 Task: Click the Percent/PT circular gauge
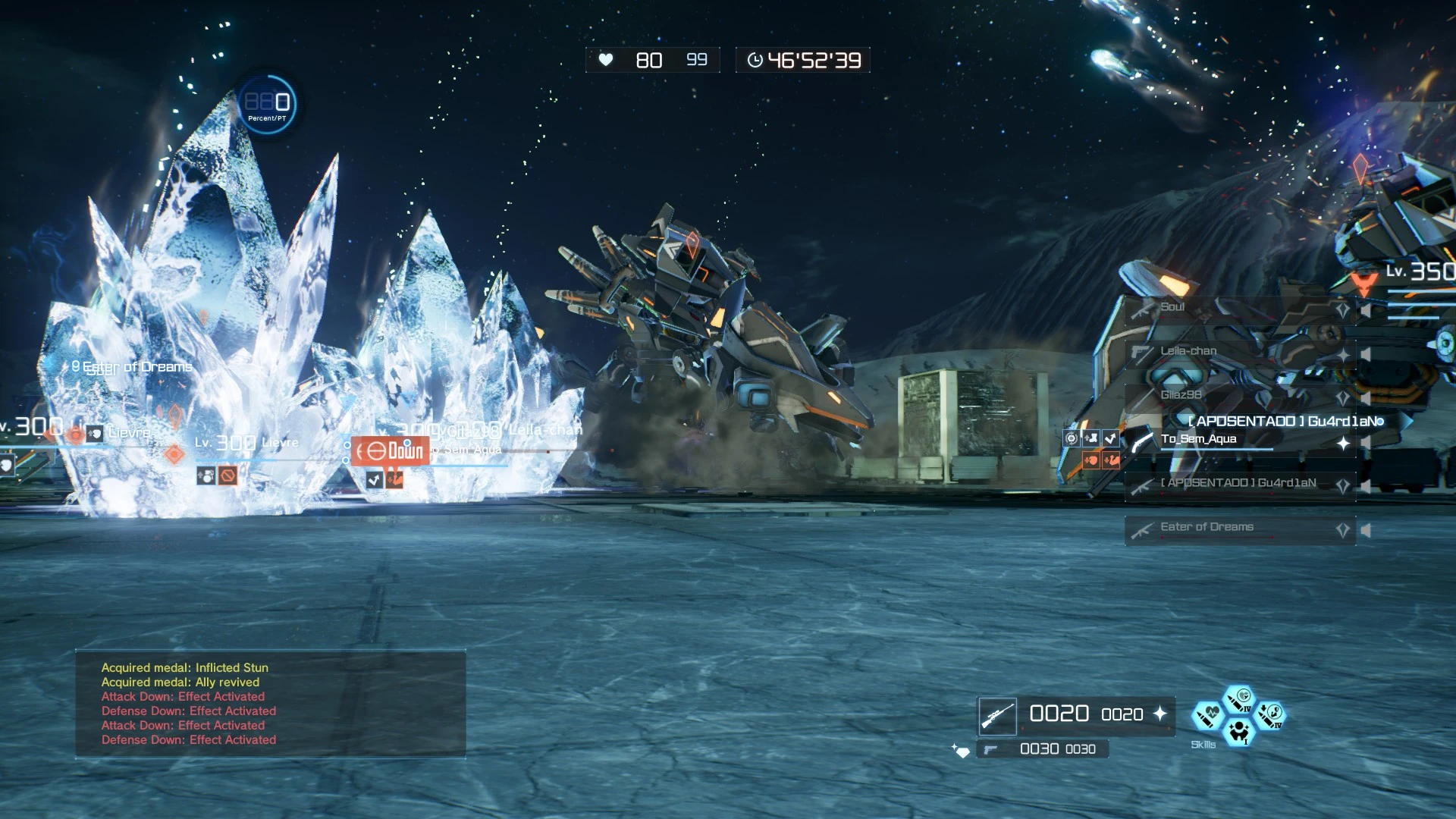(267, 105)
